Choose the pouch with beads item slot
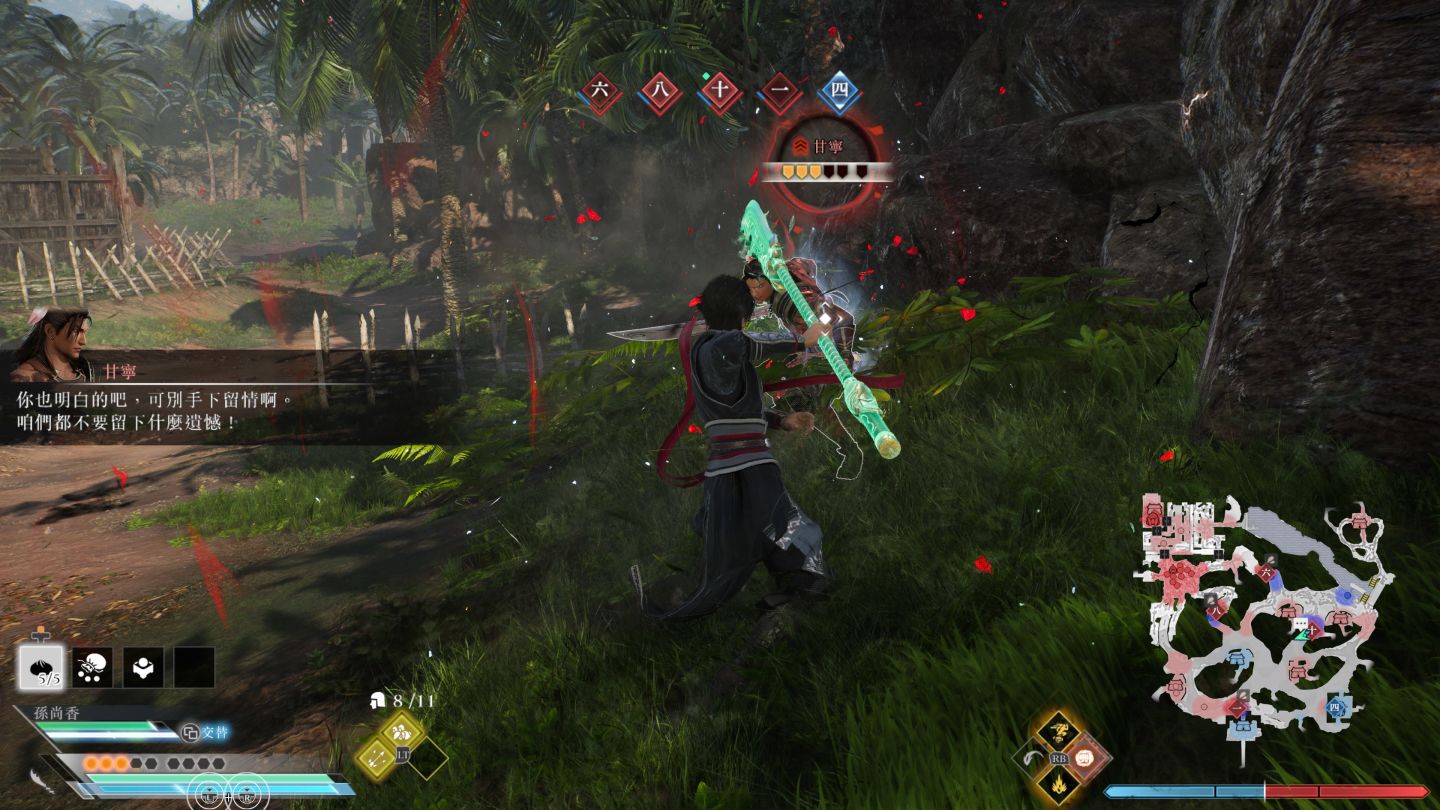This screenshot has width=1440, height=810. 93,666
